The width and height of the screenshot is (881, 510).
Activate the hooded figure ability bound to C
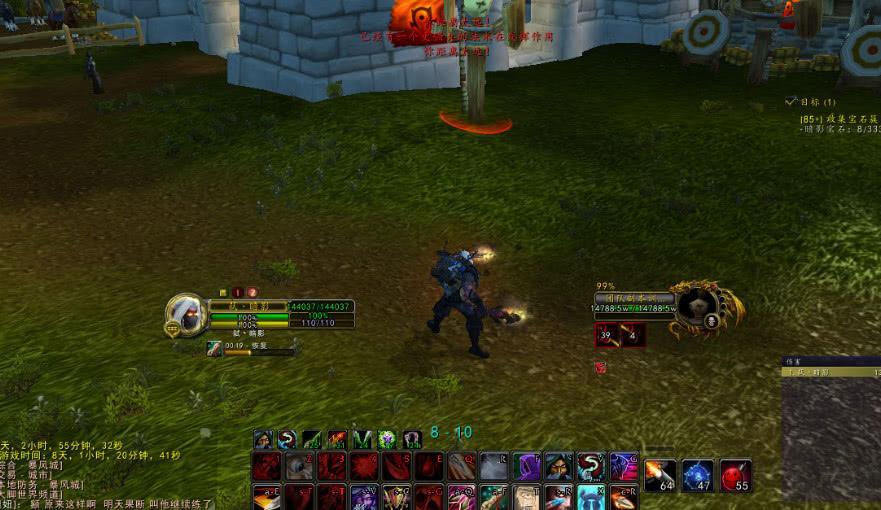(x=559, y=466)
